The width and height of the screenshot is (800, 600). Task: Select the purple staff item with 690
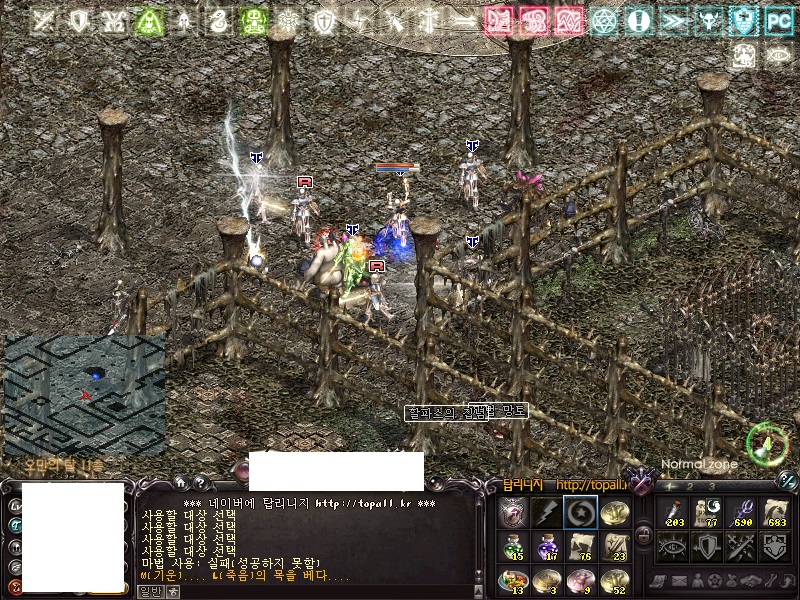tap(743, 512)
